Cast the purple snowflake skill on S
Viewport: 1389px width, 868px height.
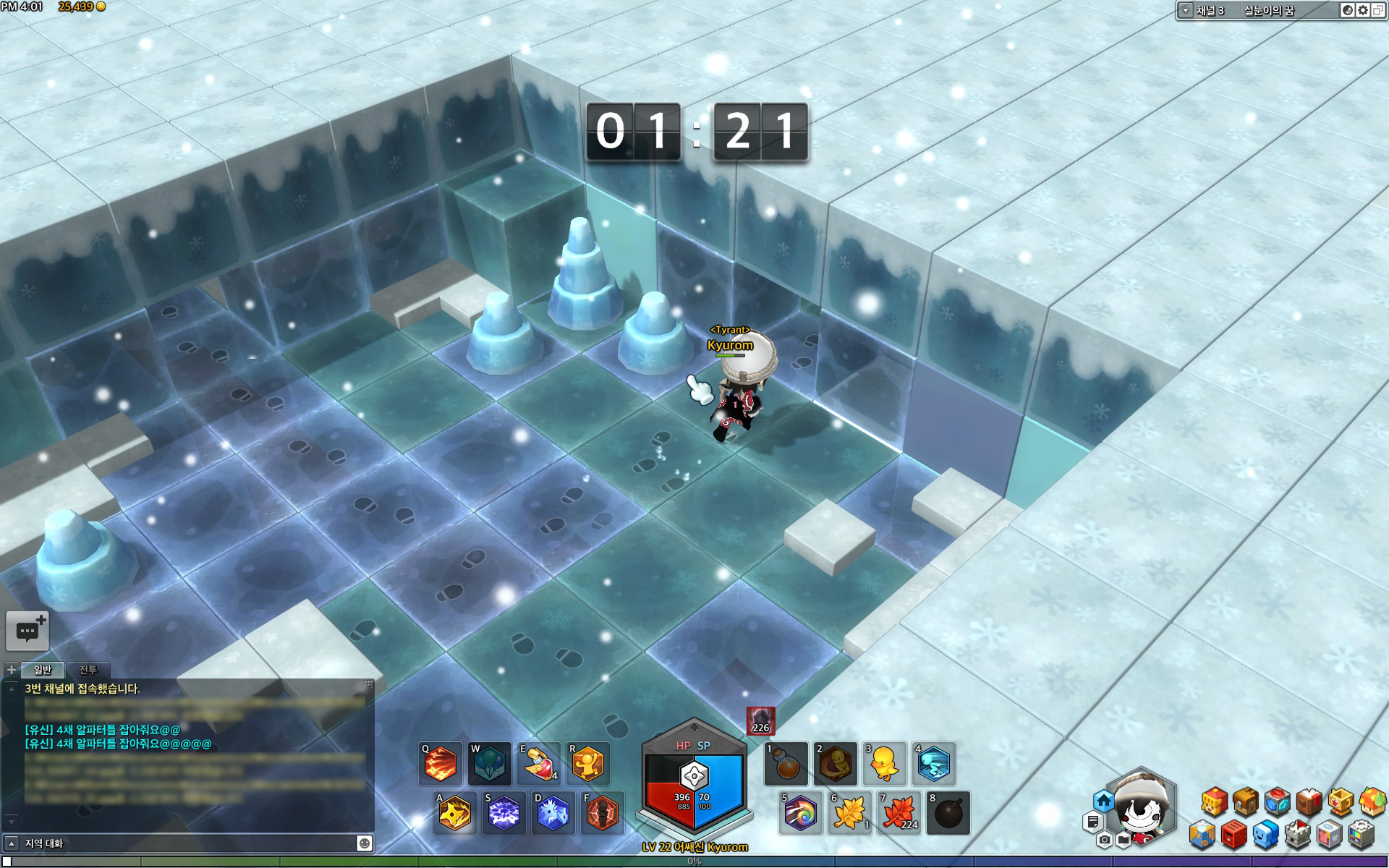[x=504, y=813]
